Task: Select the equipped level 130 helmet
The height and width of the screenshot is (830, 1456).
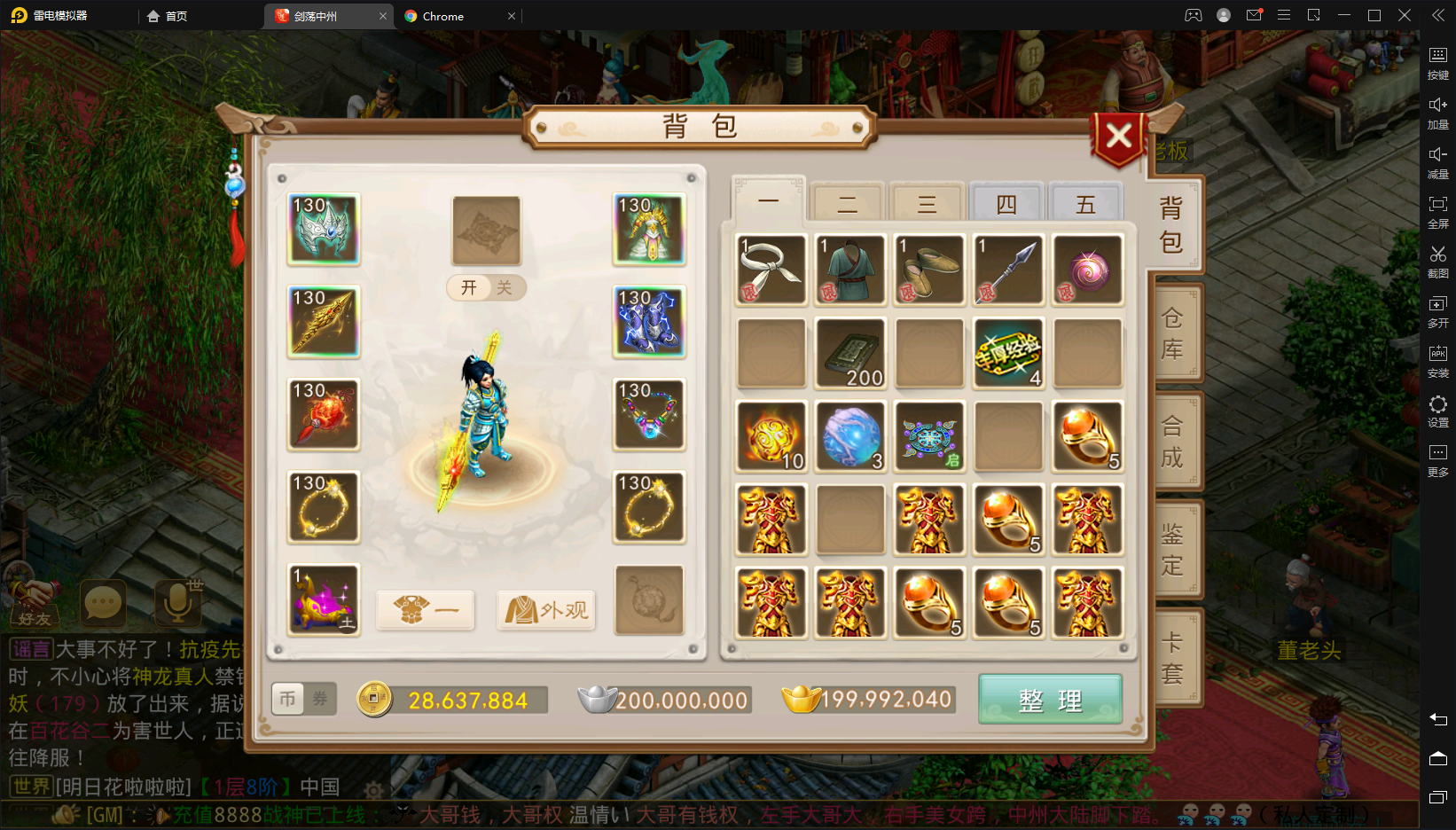Action: coord(324,230)
